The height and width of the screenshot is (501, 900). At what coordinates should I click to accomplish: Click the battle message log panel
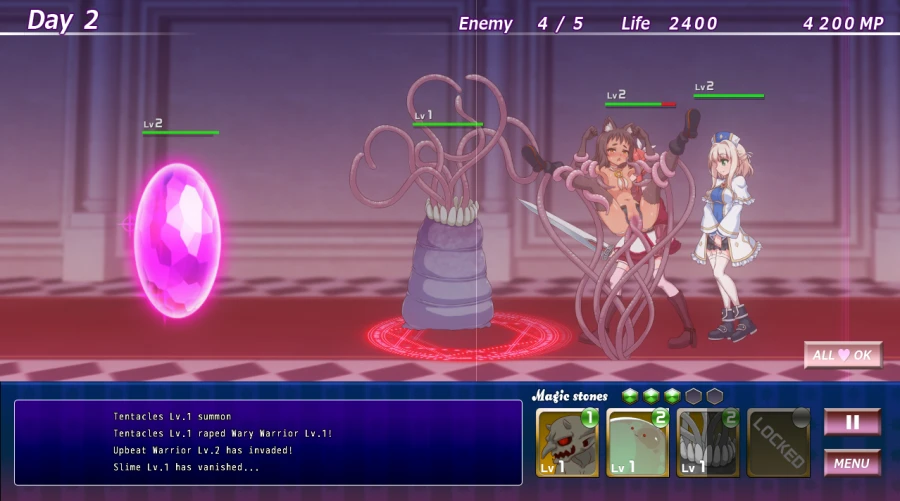pyautogui.click(x=268, y=442)
